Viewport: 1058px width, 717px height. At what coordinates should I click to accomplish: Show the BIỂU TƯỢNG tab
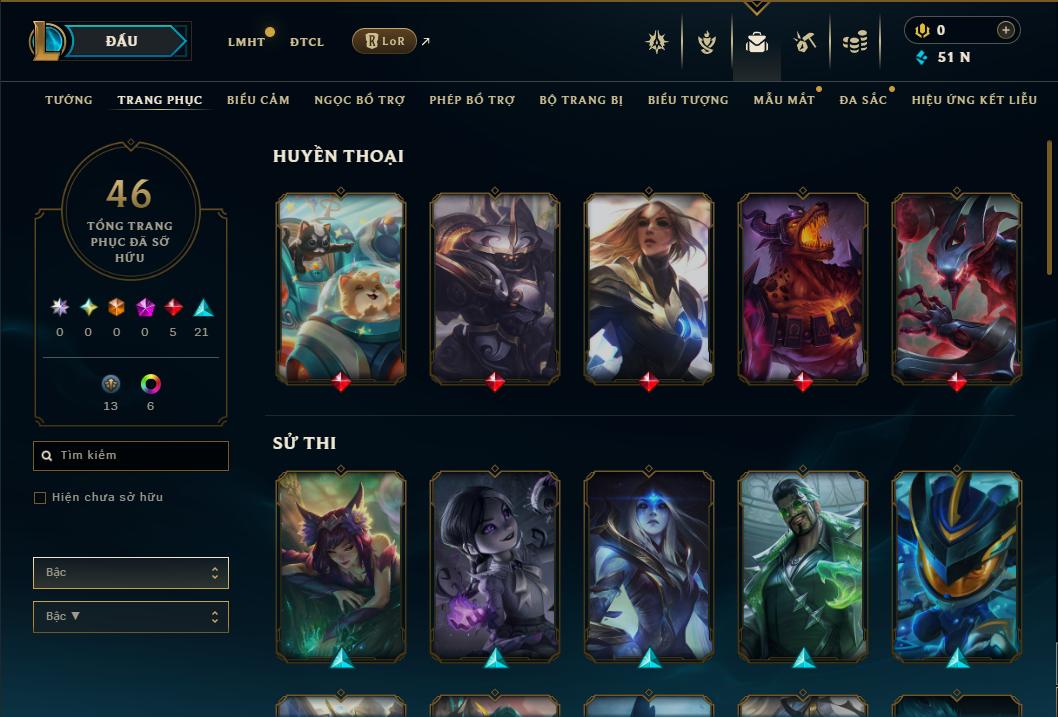(x=688, y=100)
